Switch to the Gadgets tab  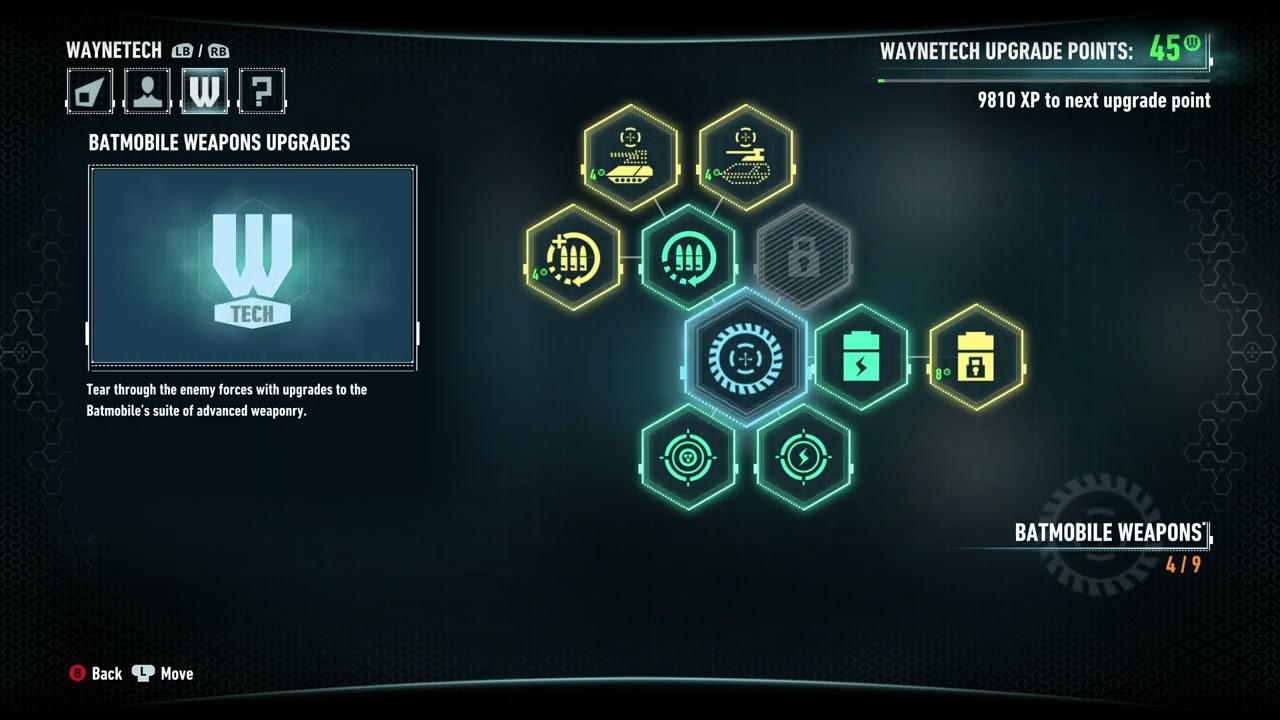89,90
